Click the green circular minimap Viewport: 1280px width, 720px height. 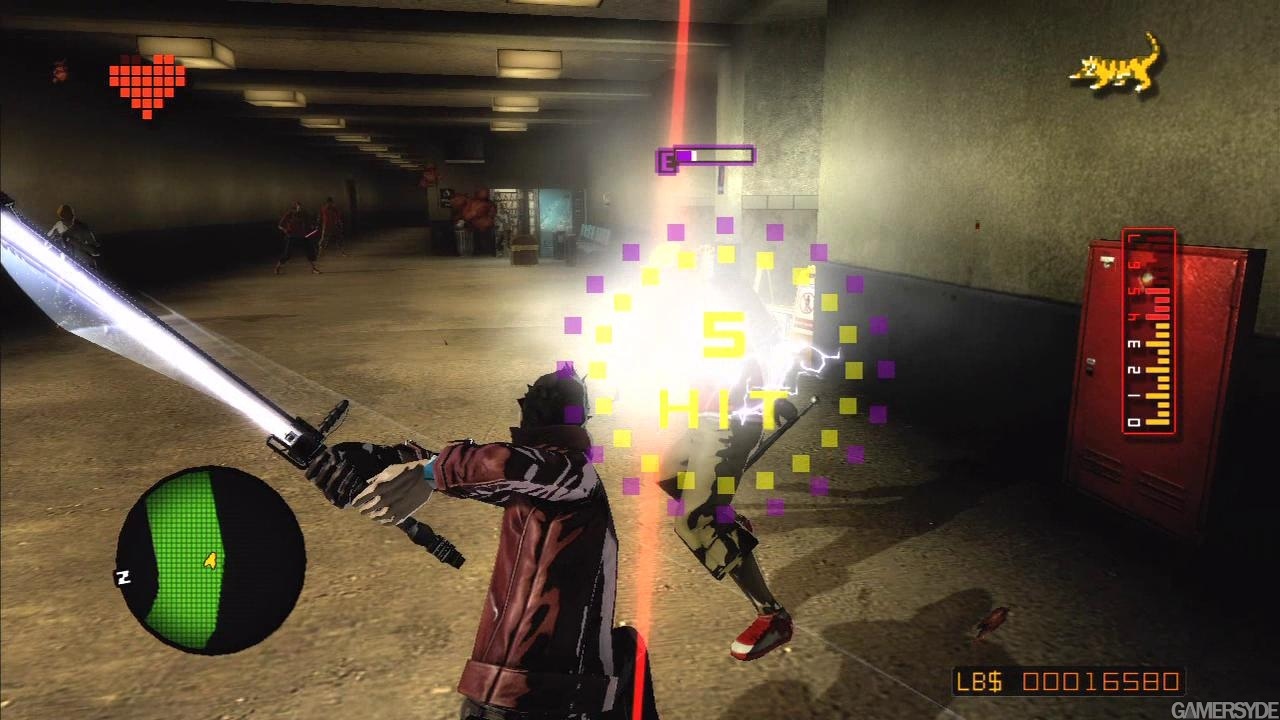point(211,560)
